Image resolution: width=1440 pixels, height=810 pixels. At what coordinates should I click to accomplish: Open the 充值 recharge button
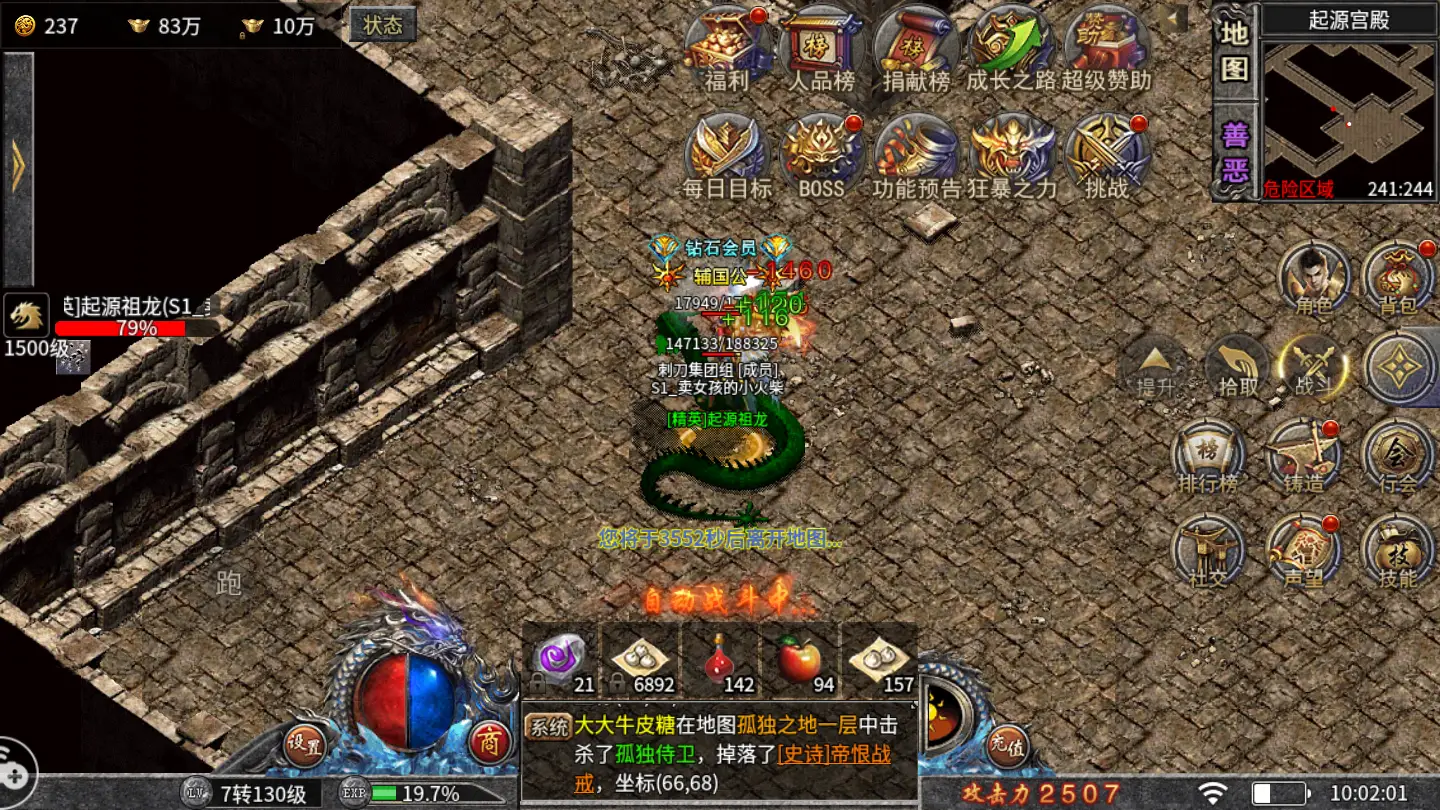[1007, 744]
